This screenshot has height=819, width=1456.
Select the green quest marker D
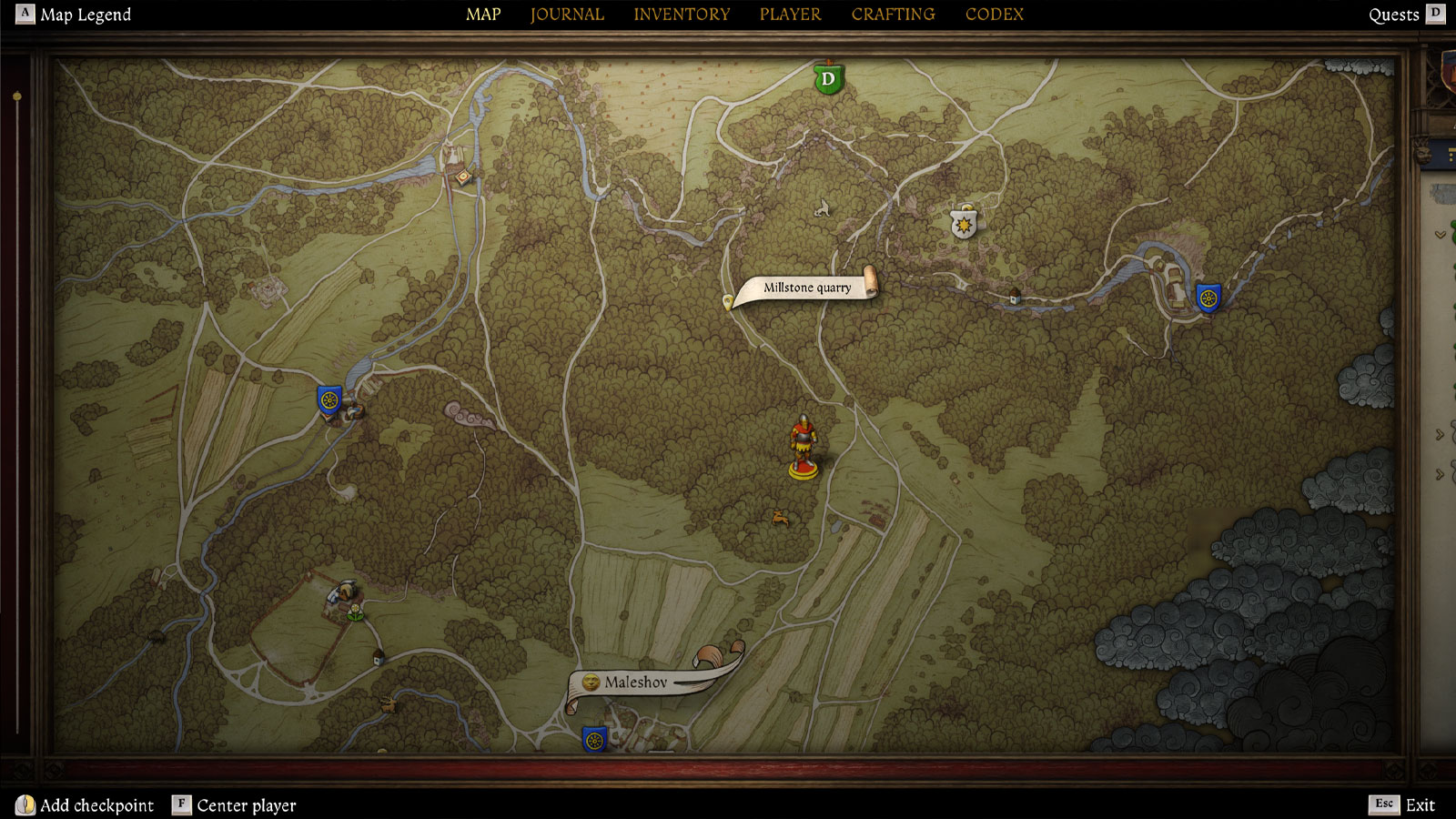[x=827, y=79]
